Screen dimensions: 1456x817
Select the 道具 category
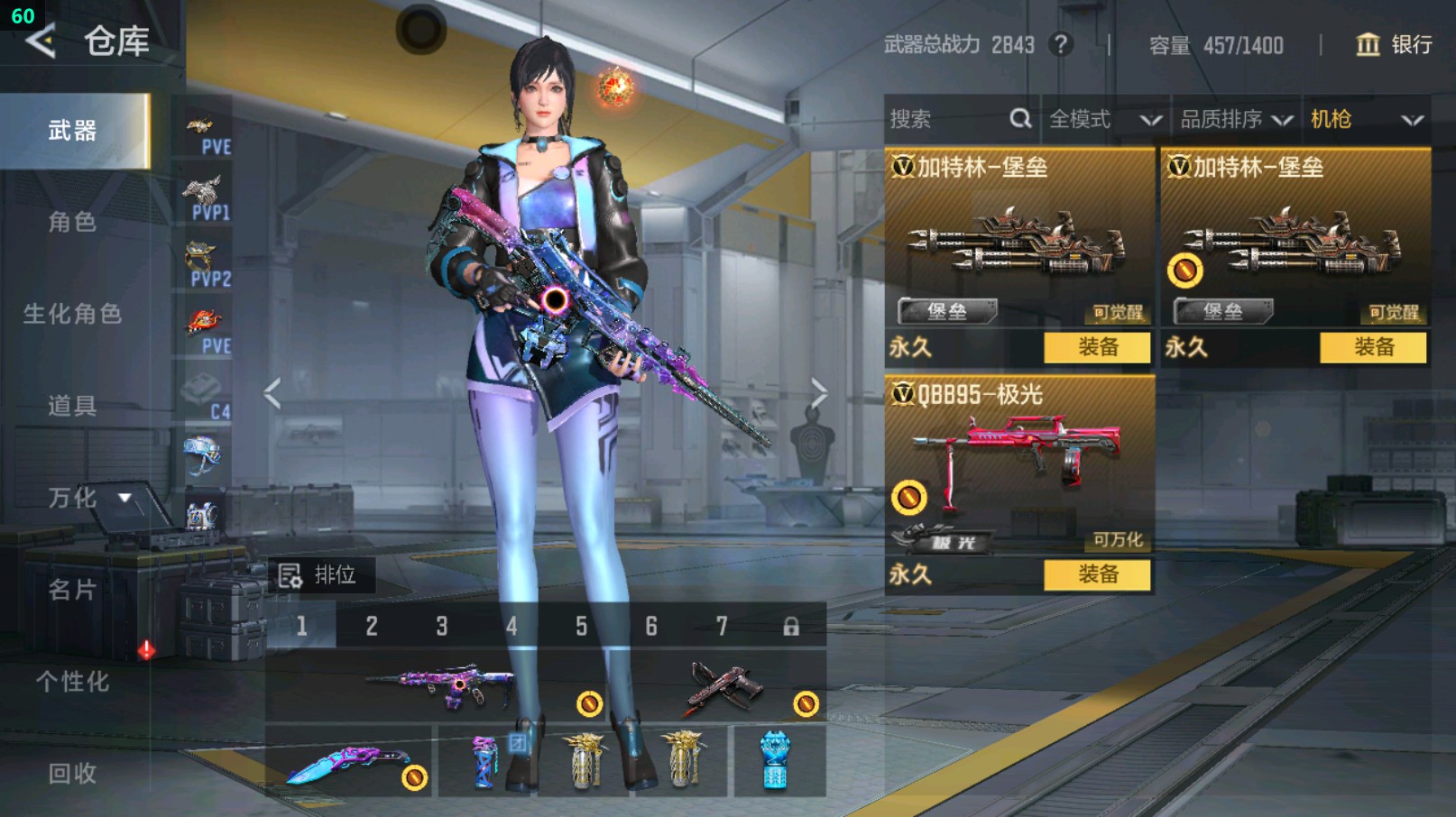(x=72, y=406)
